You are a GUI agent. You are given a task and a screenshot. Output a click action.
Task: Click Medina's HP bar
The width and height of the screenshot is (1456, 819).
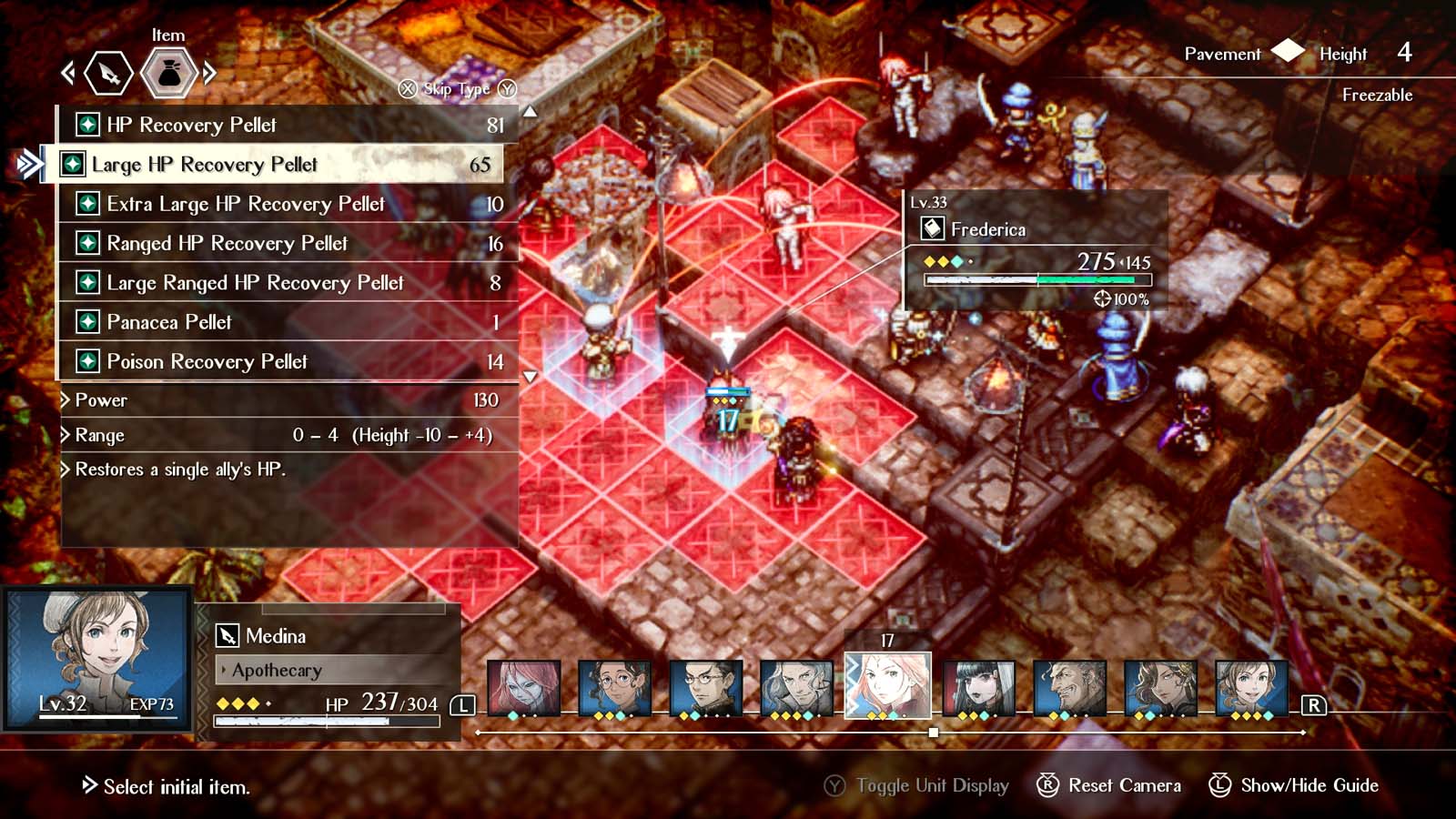(x=328, y=720)
